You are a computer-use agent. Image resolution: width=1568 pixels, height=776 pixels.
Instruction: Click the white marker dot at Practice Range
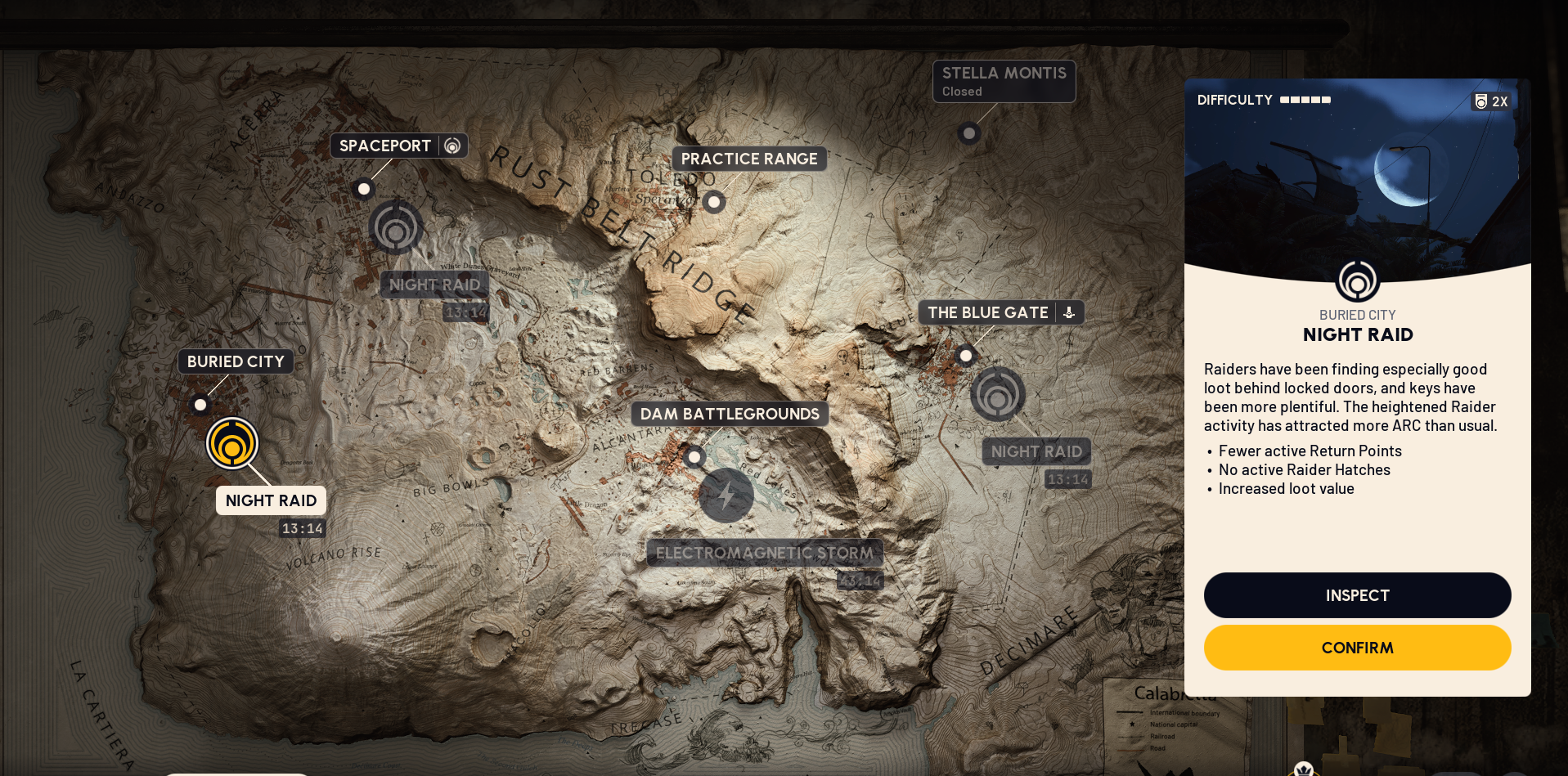coord(713,201)
